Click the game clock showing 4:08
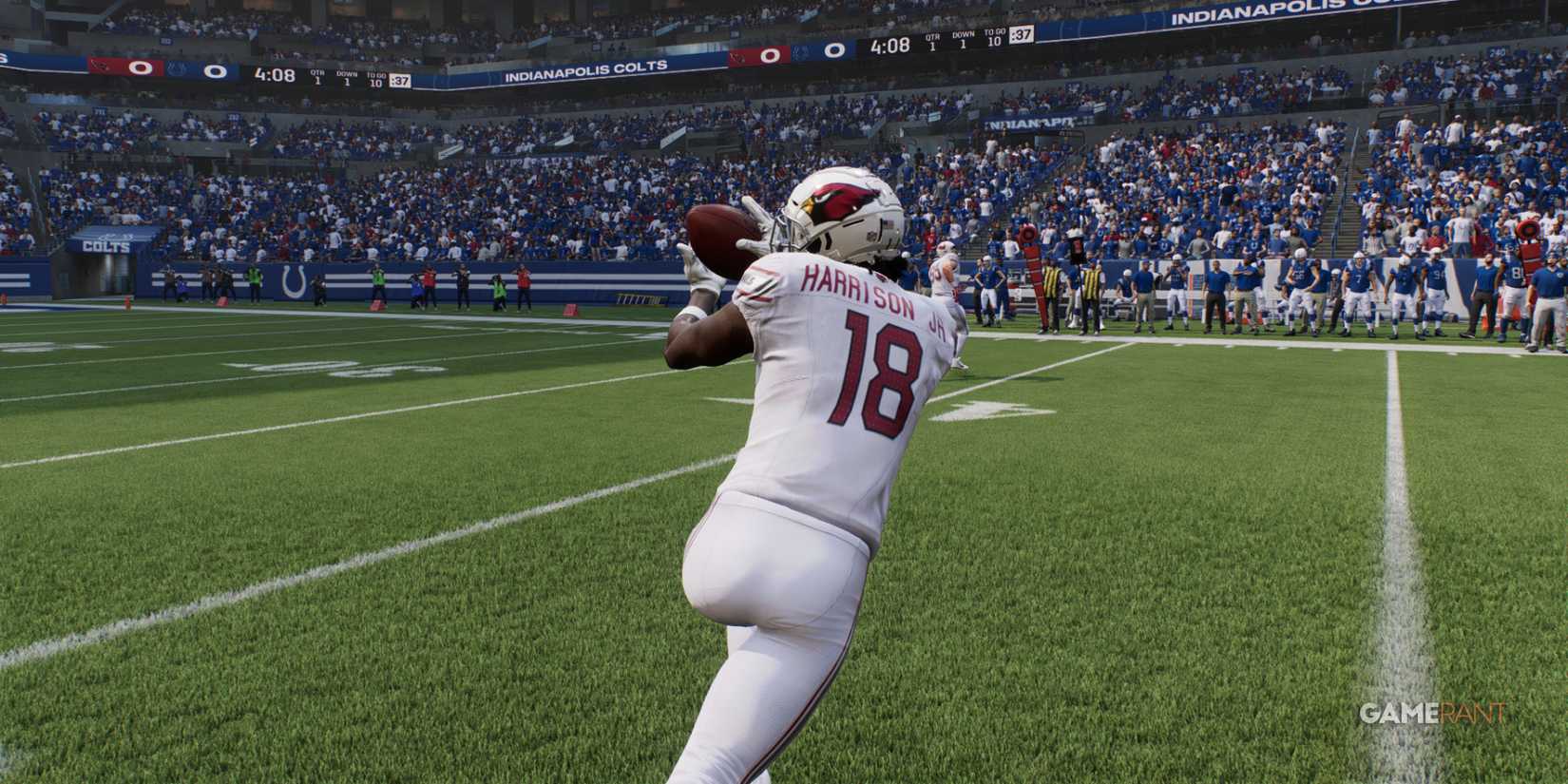Viewport: 1568px width, 784px height. [x=889, y=45]
